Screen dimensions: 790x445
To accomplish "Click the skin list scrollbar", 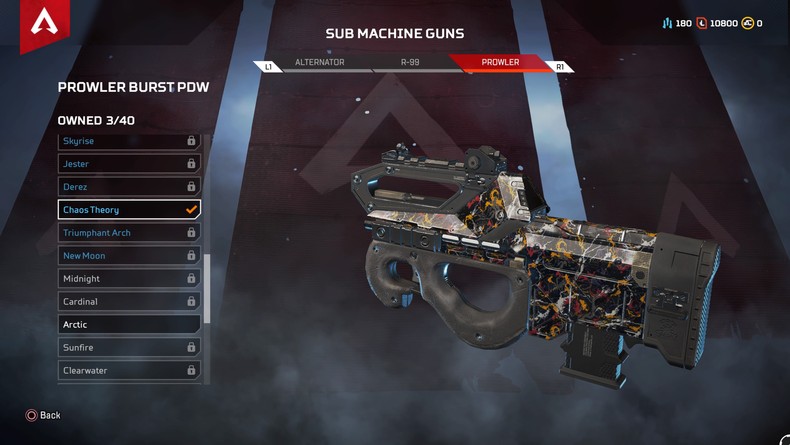I will click(x=207, y=289).
